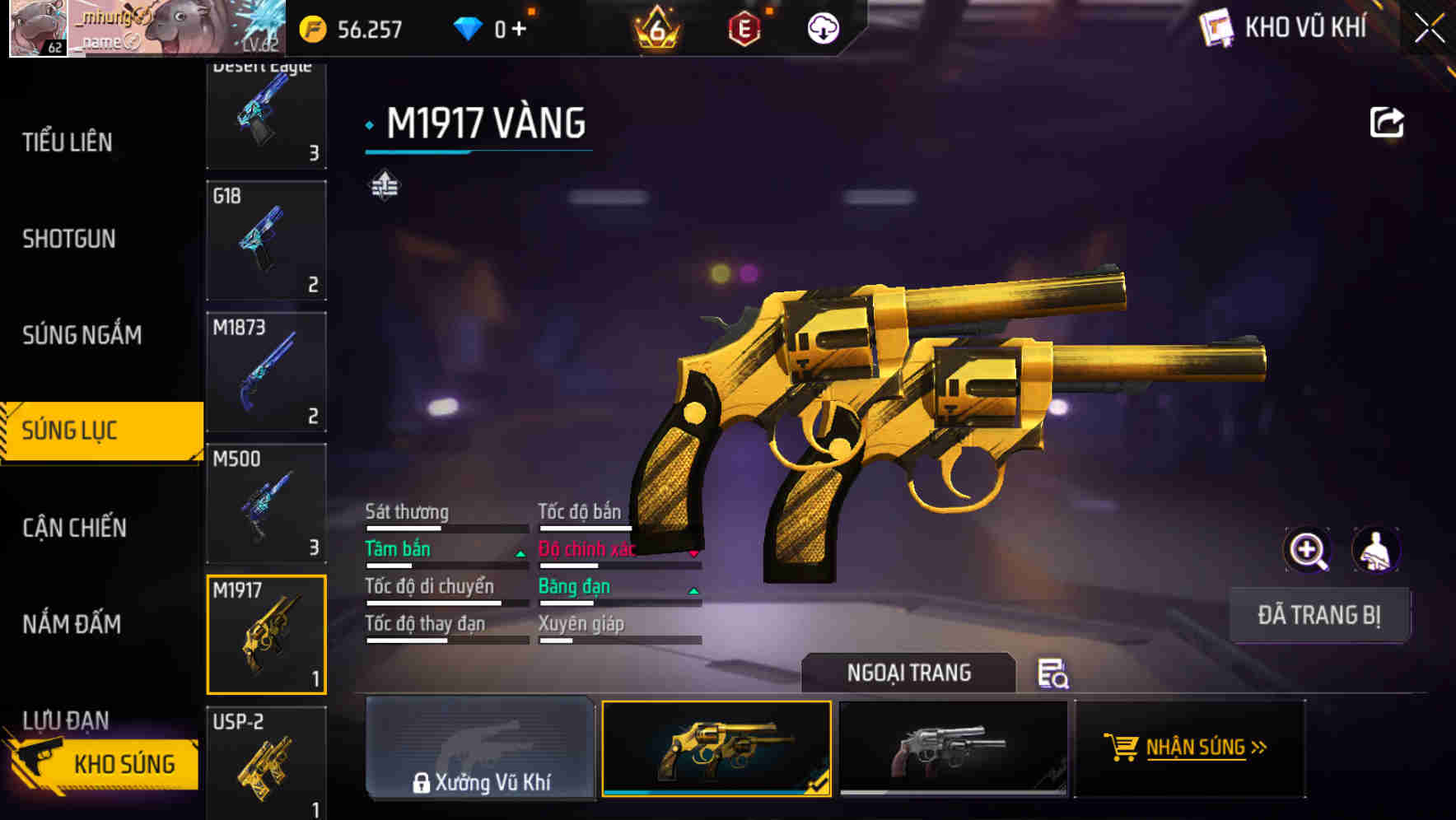This screenshot has width=1456, height=820.
Task: Select the default silver M1917 skin
Action: [x=954, y=749]
